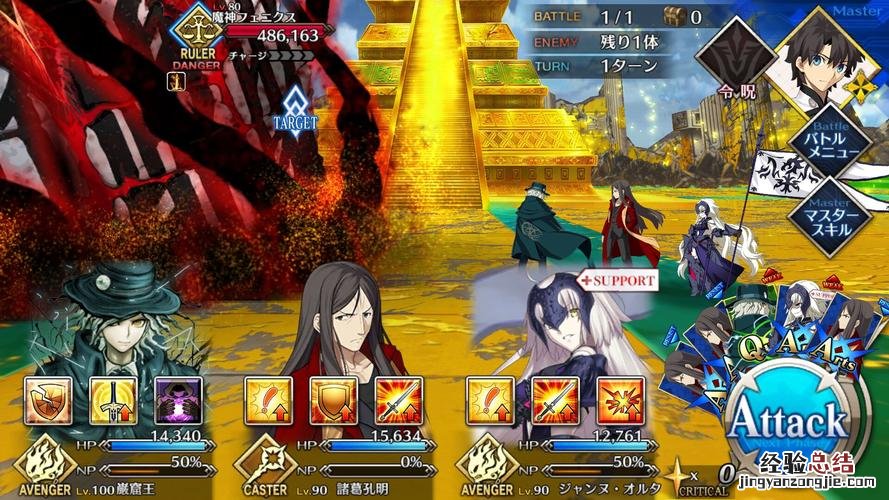Activate 巌窟王's purple hooded figure skill

177,400
